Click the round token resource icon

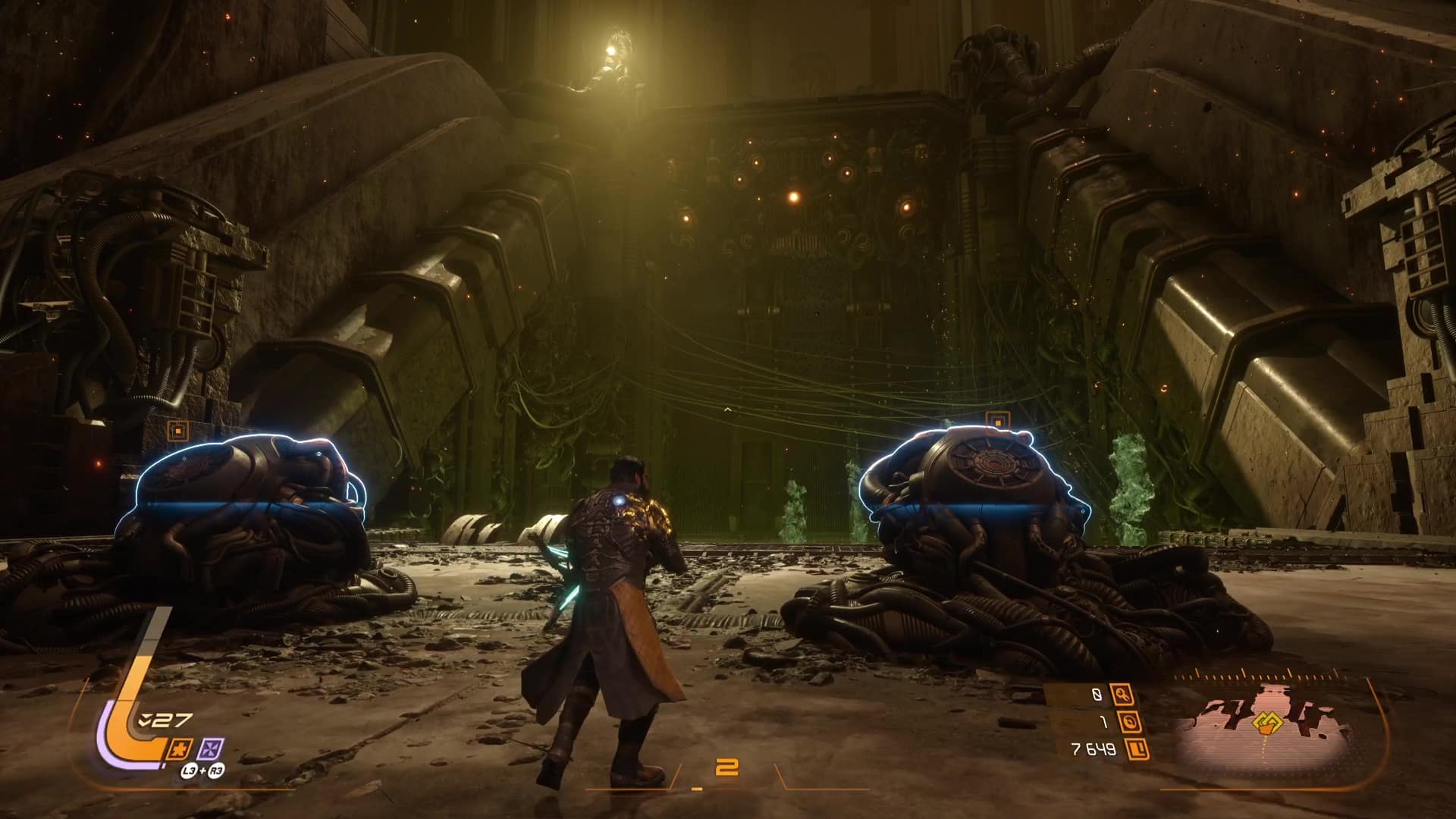click(x=1130, y=723)
